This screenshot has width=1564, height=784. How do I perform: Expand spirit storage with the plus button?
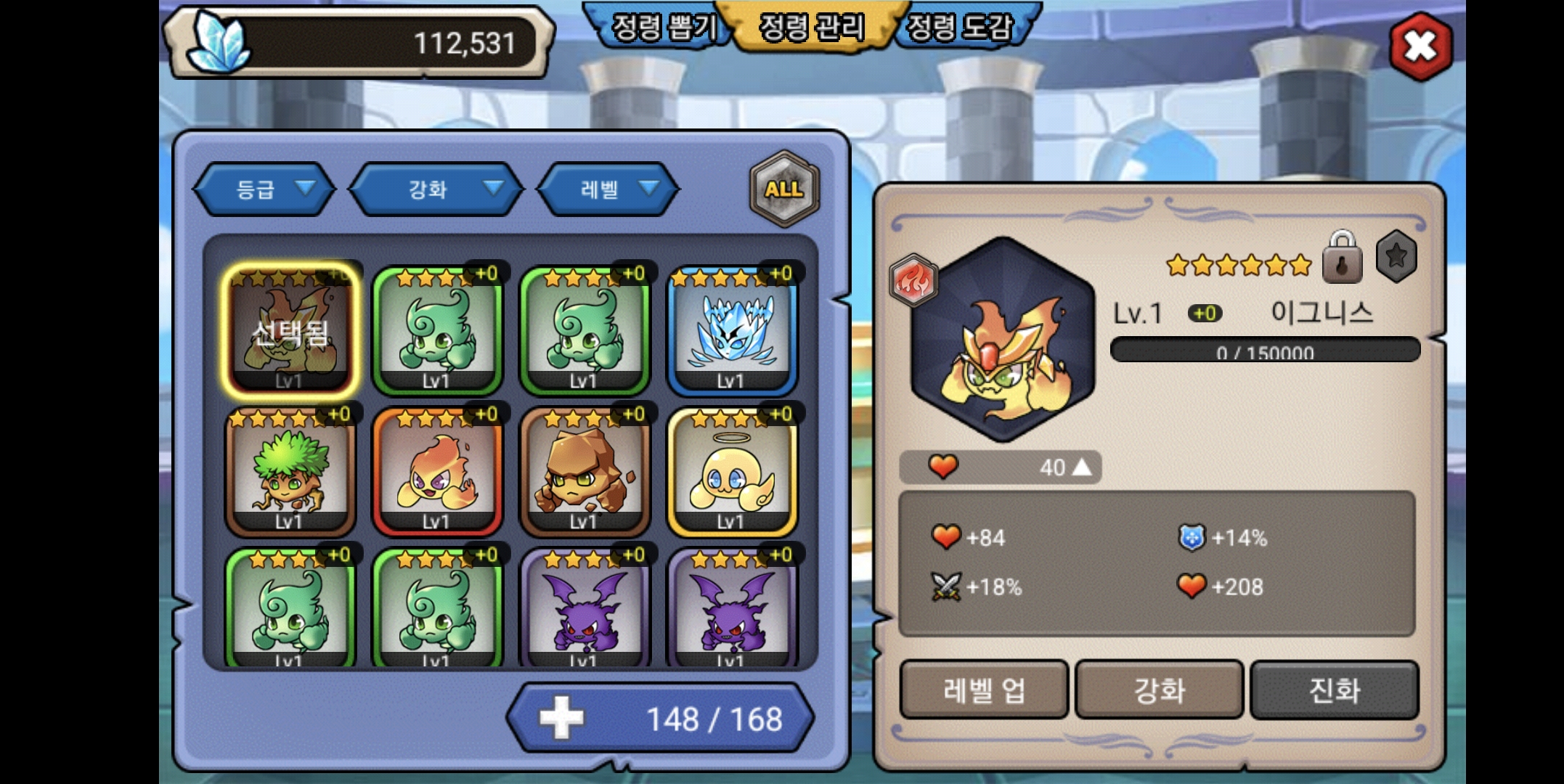pyautogui.click(x=561, y=718)
